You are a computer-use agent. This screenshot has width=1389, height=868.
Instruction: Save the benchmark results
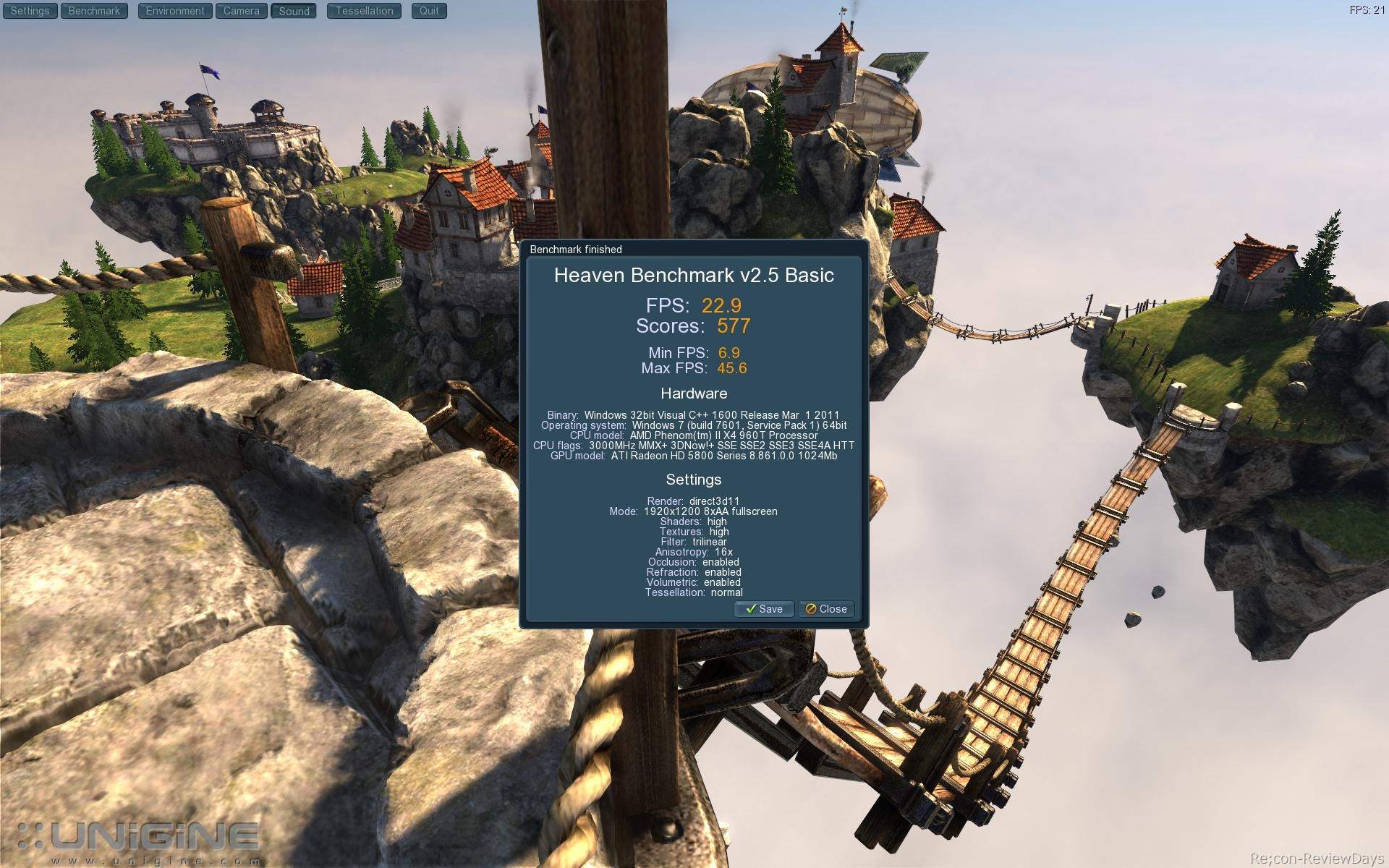(764, 609)
